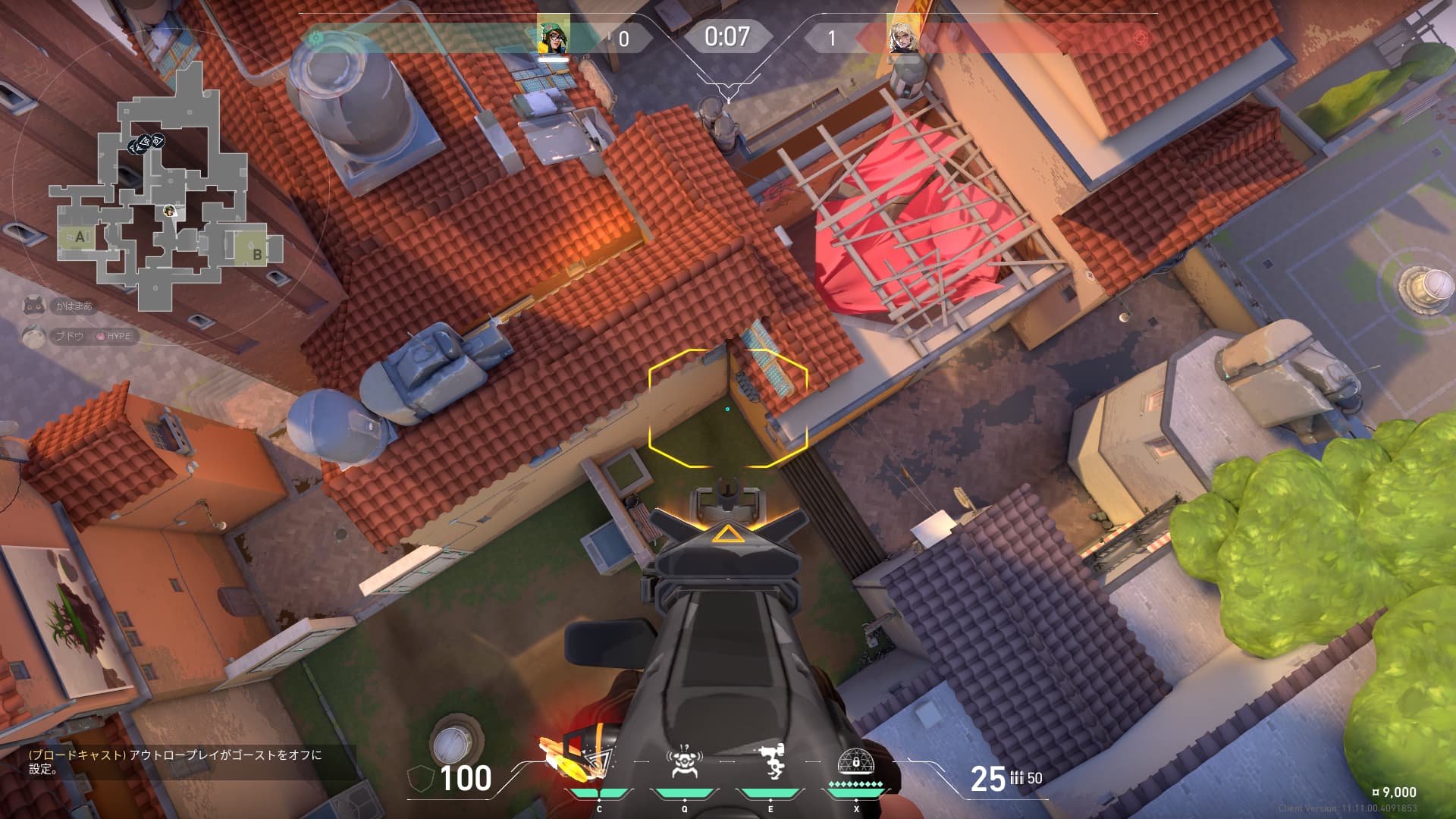The image size is (1456, 819).
Task: Click Killjoy's position icon on the minimap
Action: pos(170,211)
